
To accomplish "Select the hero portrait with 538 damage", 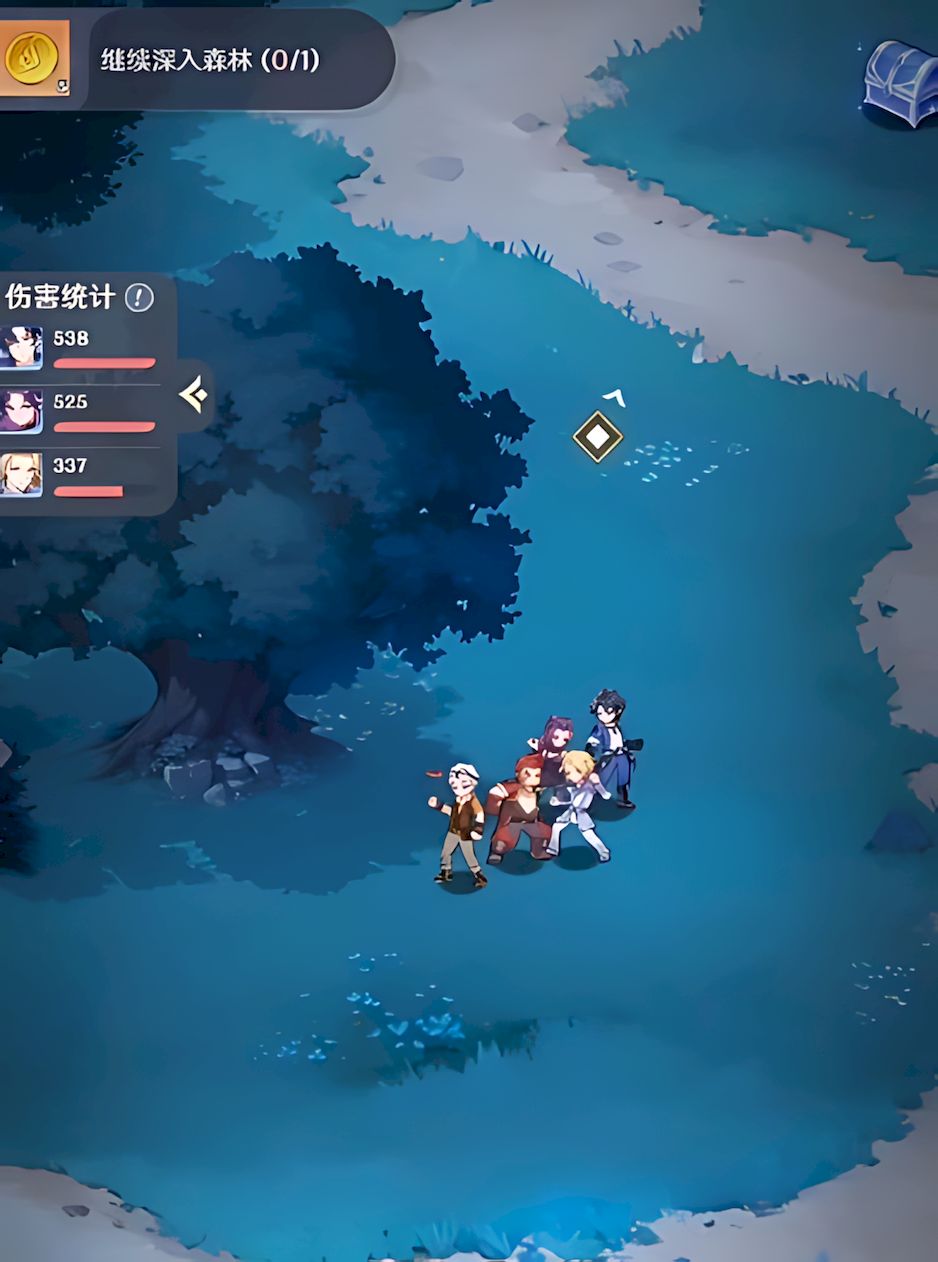I will 21,348.
